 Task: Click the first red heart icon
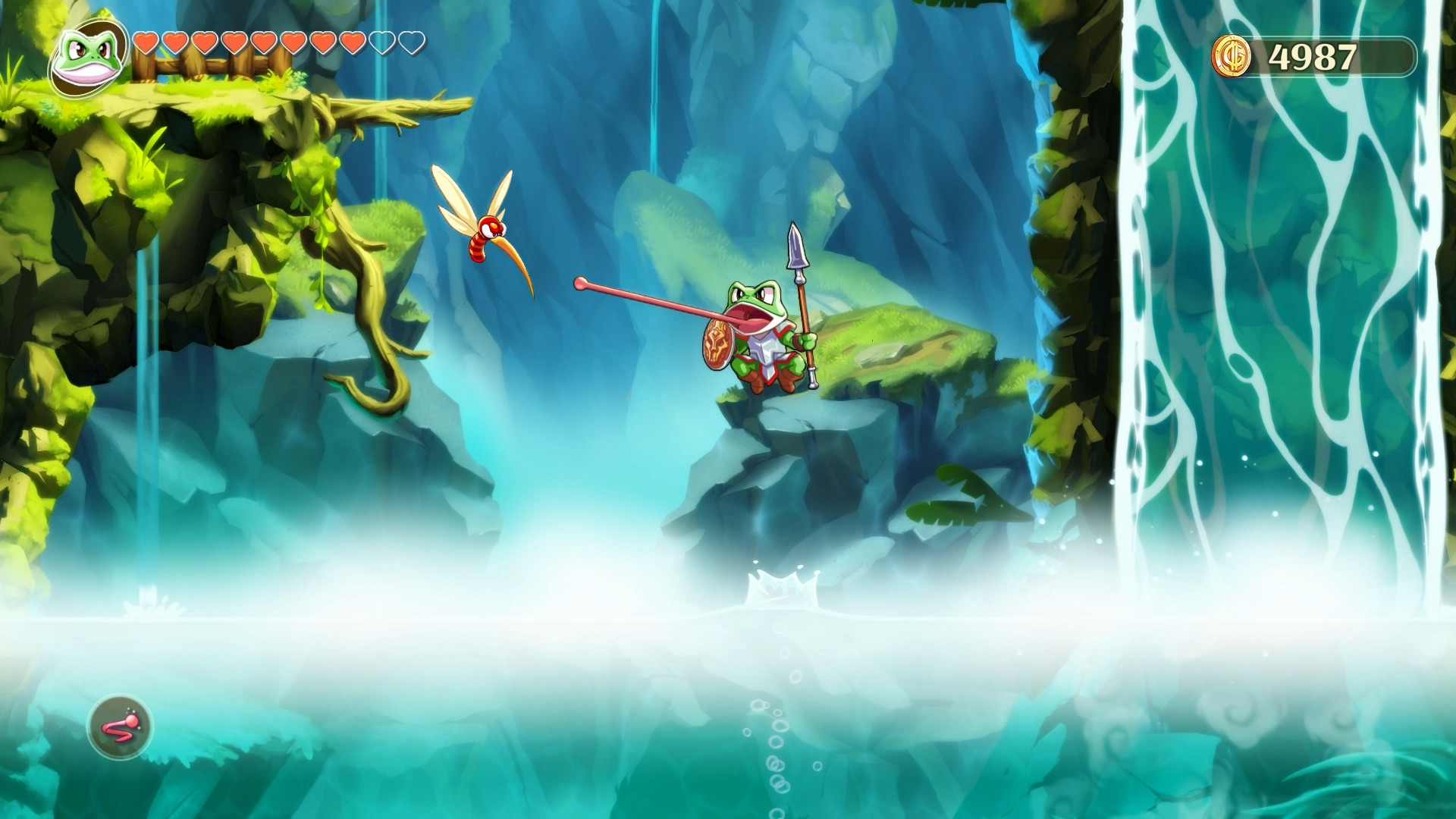[146, 42]
